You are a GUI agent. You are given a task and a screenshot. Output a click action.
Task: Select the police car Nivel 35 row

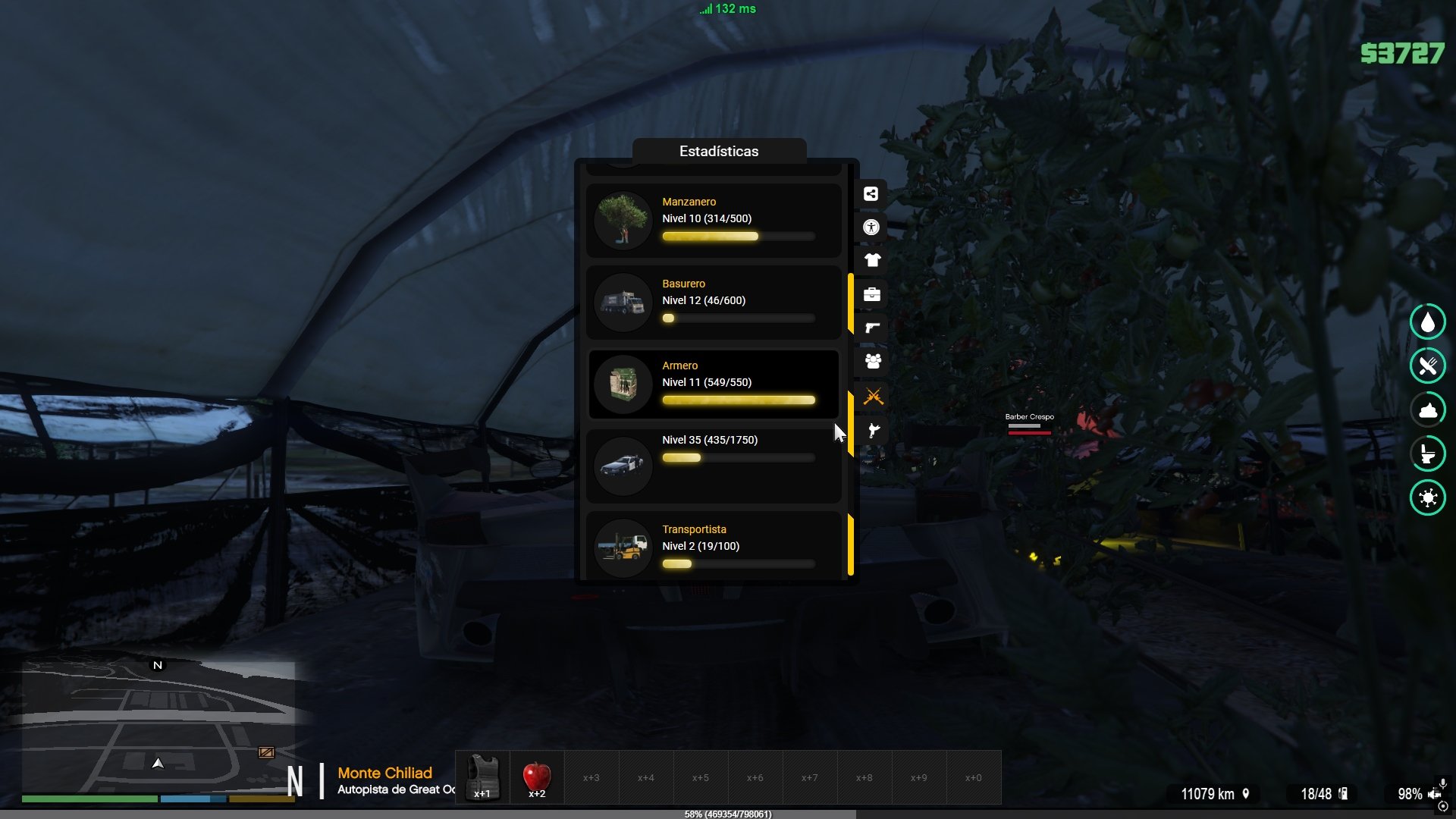tap(713, 464)
